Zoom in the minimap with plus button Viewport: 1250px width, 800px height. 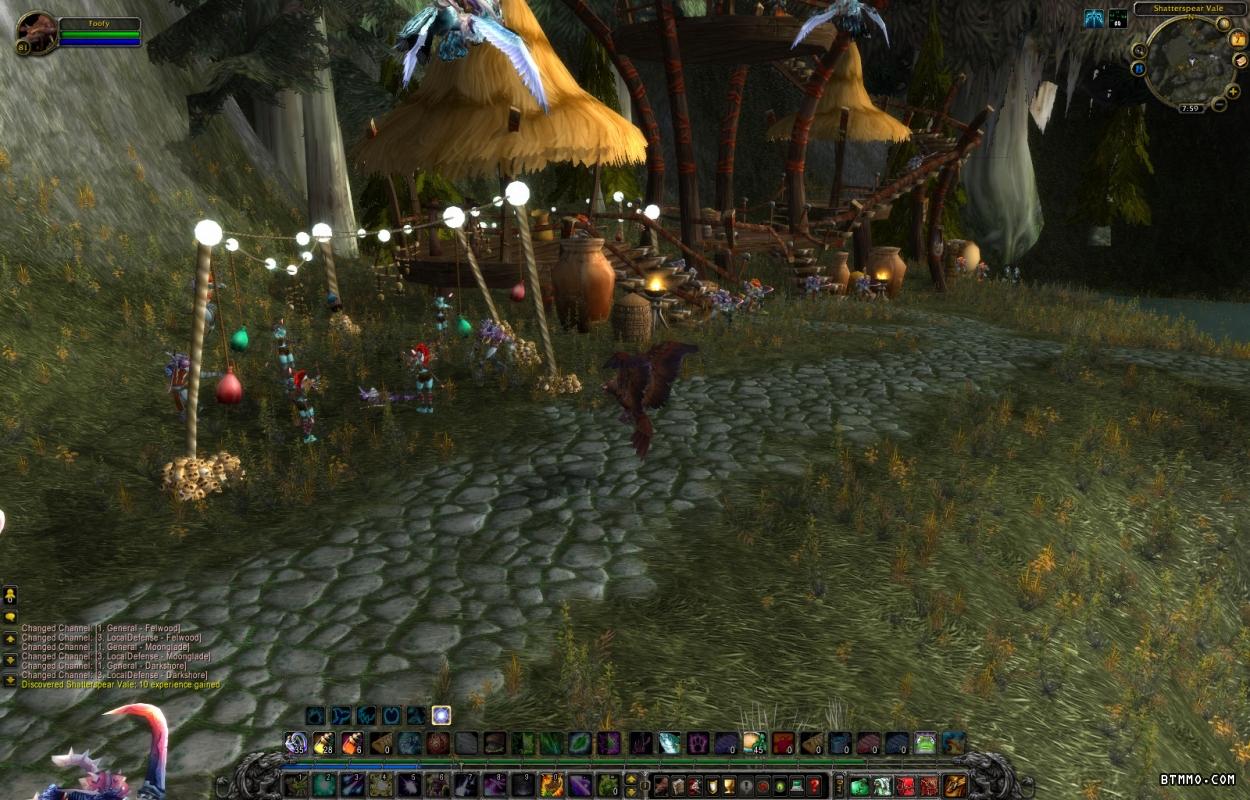pos(1233,91)
